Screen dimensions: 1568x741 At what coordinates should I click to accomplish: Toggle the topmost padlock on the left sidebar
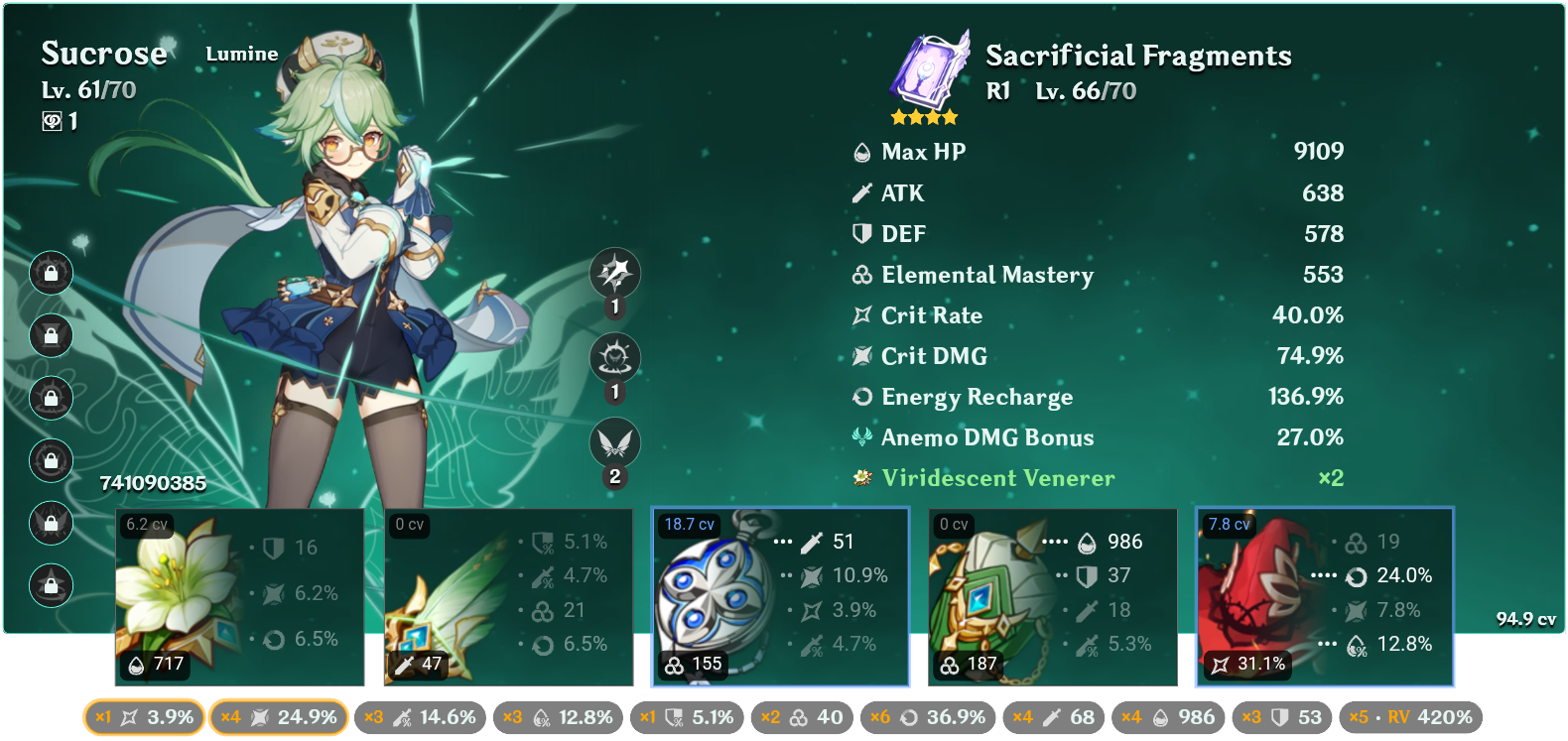pyautogui.click(x=51, y=273)
